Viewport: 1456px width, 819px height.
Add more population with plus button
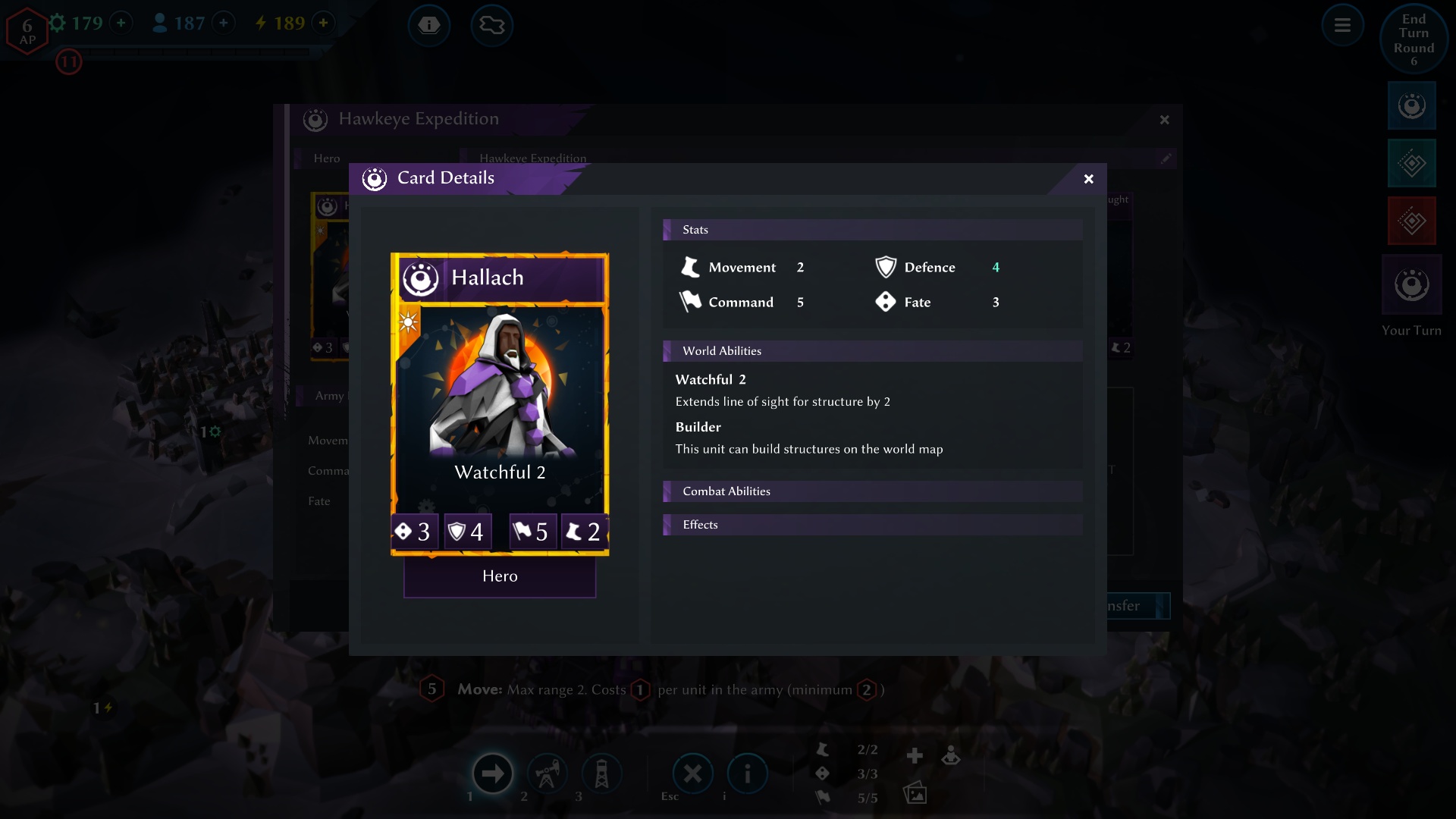[x=223, y=23]
